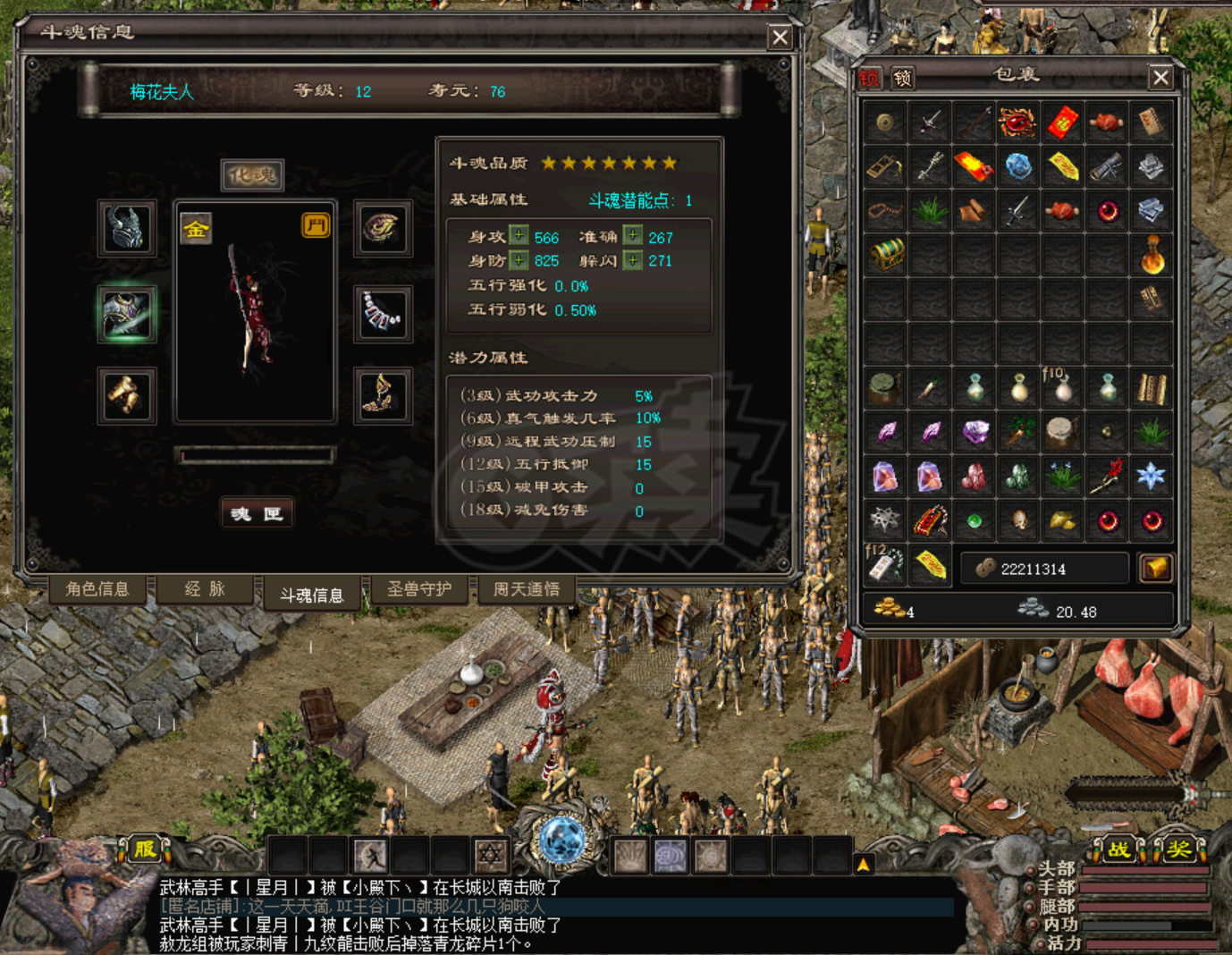Screen dimensions: 1232x955
Task: Open the 周天通悟 tab
Action: pyautogui.click(x=526, y=589)
